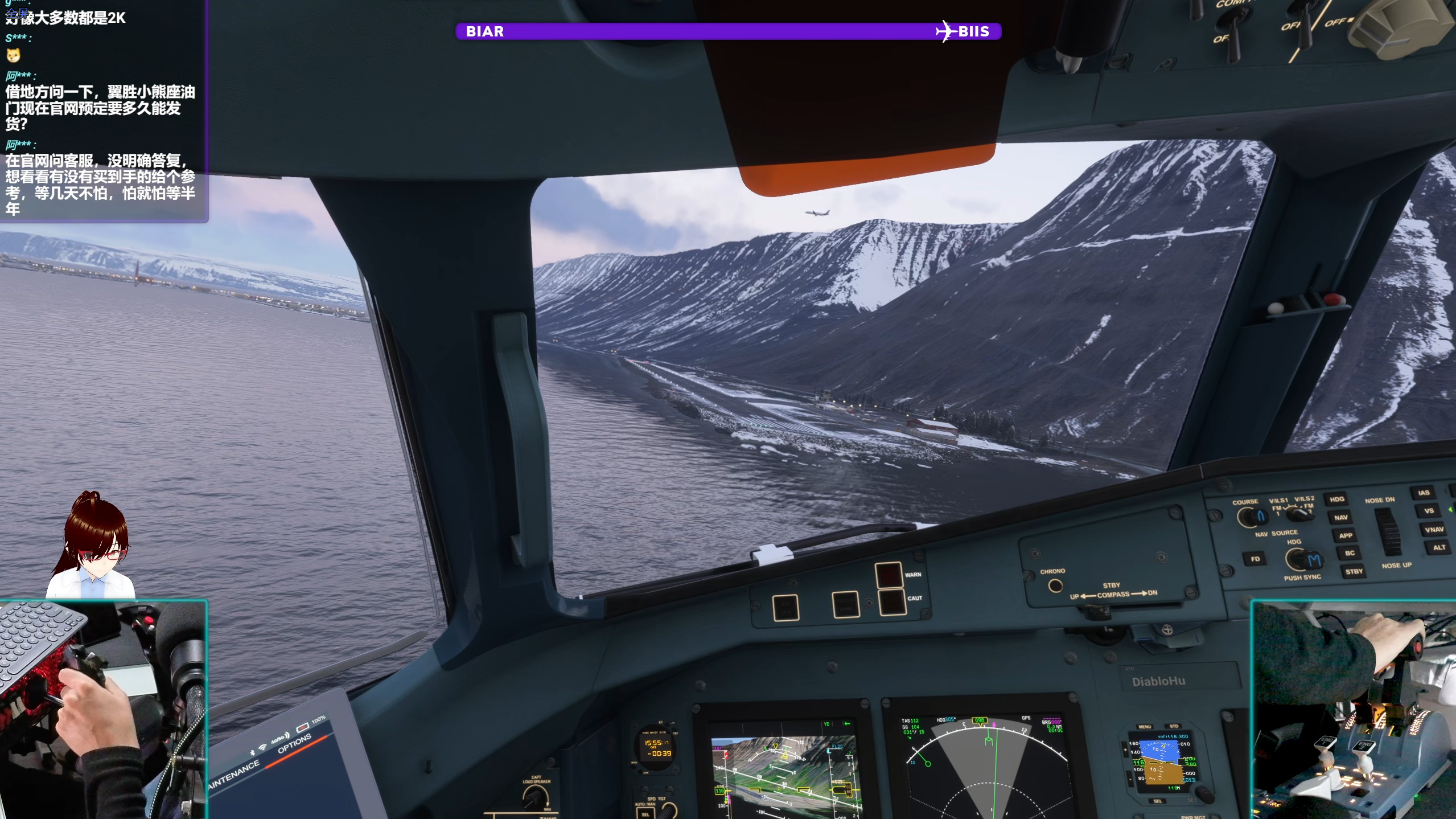Engage the HDG autopilot mode button

[1336, 499]
